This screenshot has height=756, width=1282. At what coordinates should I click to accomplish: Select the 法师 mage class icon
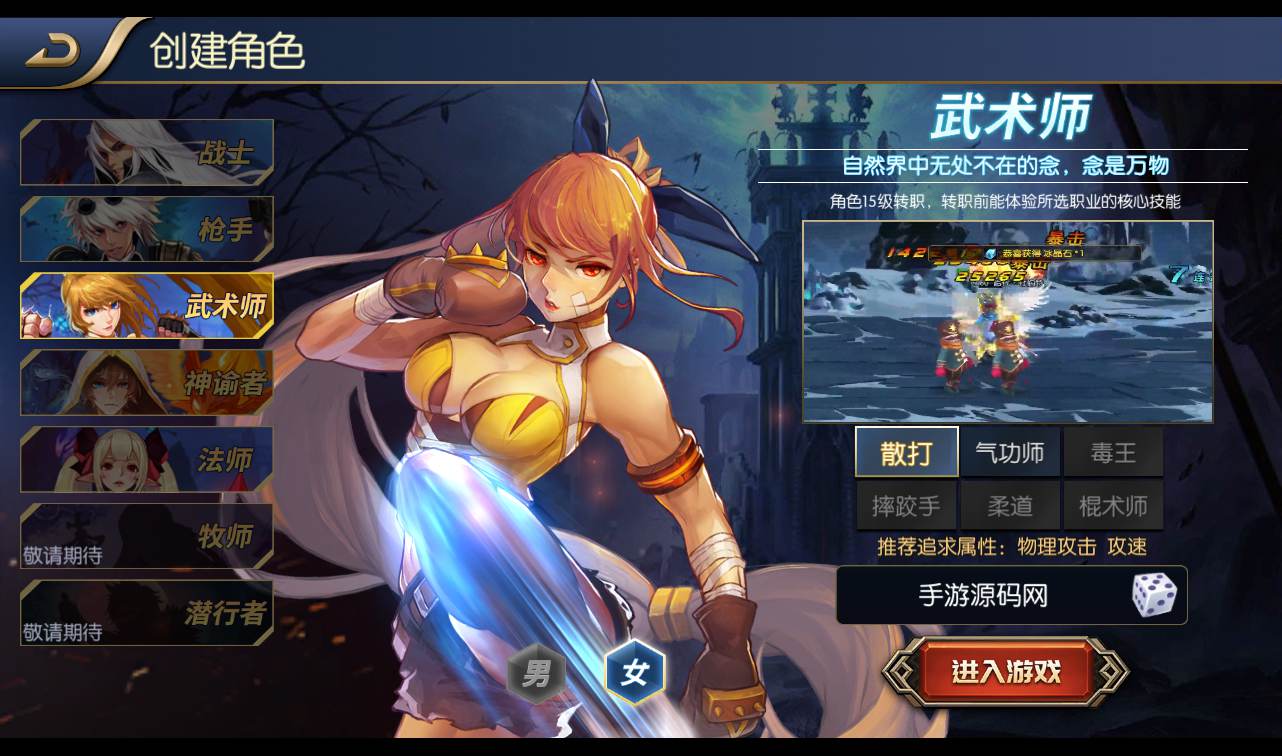(146, 459)
